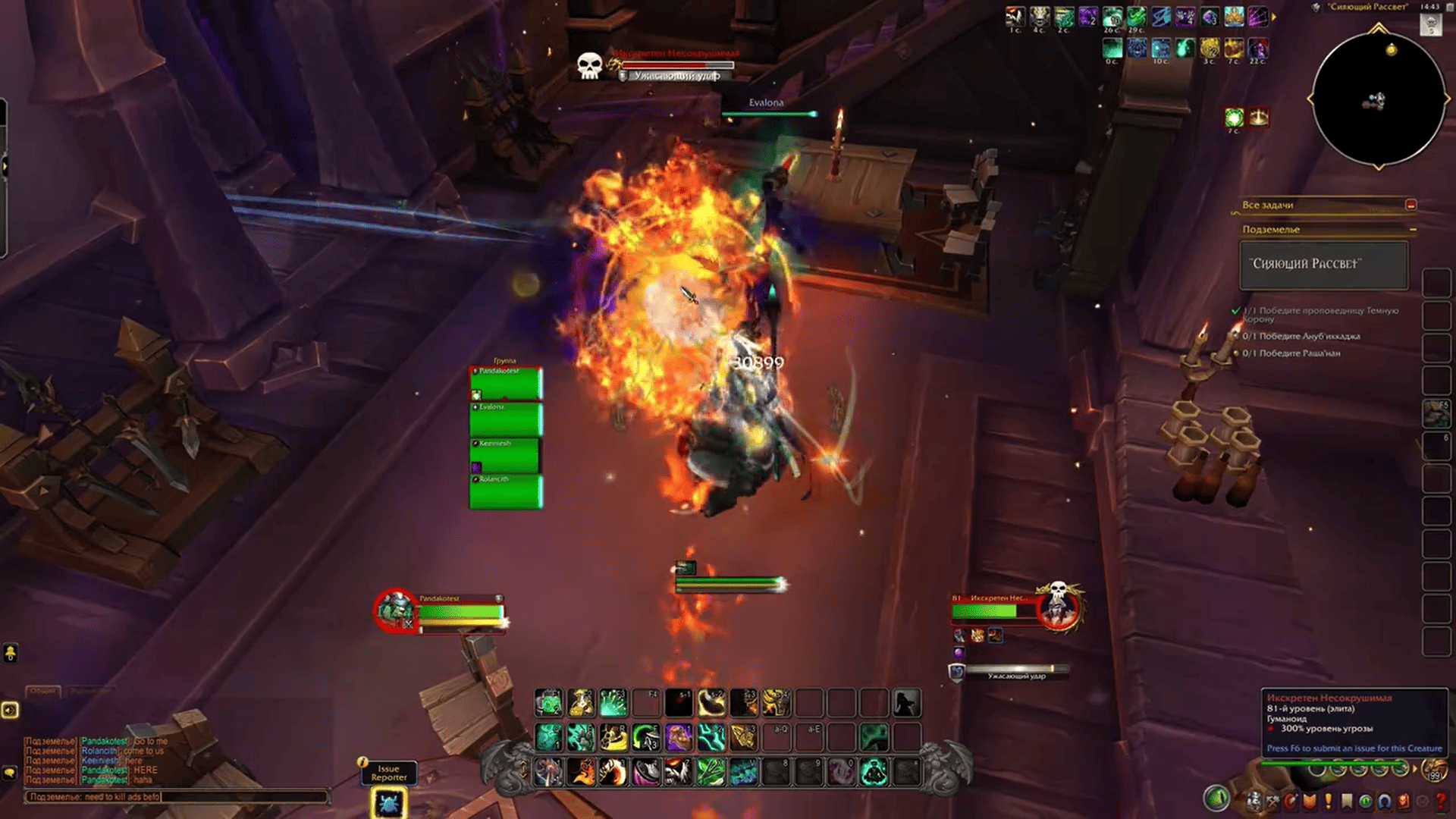Open the yellow exclamation mark quest log

coord(1328,801)
